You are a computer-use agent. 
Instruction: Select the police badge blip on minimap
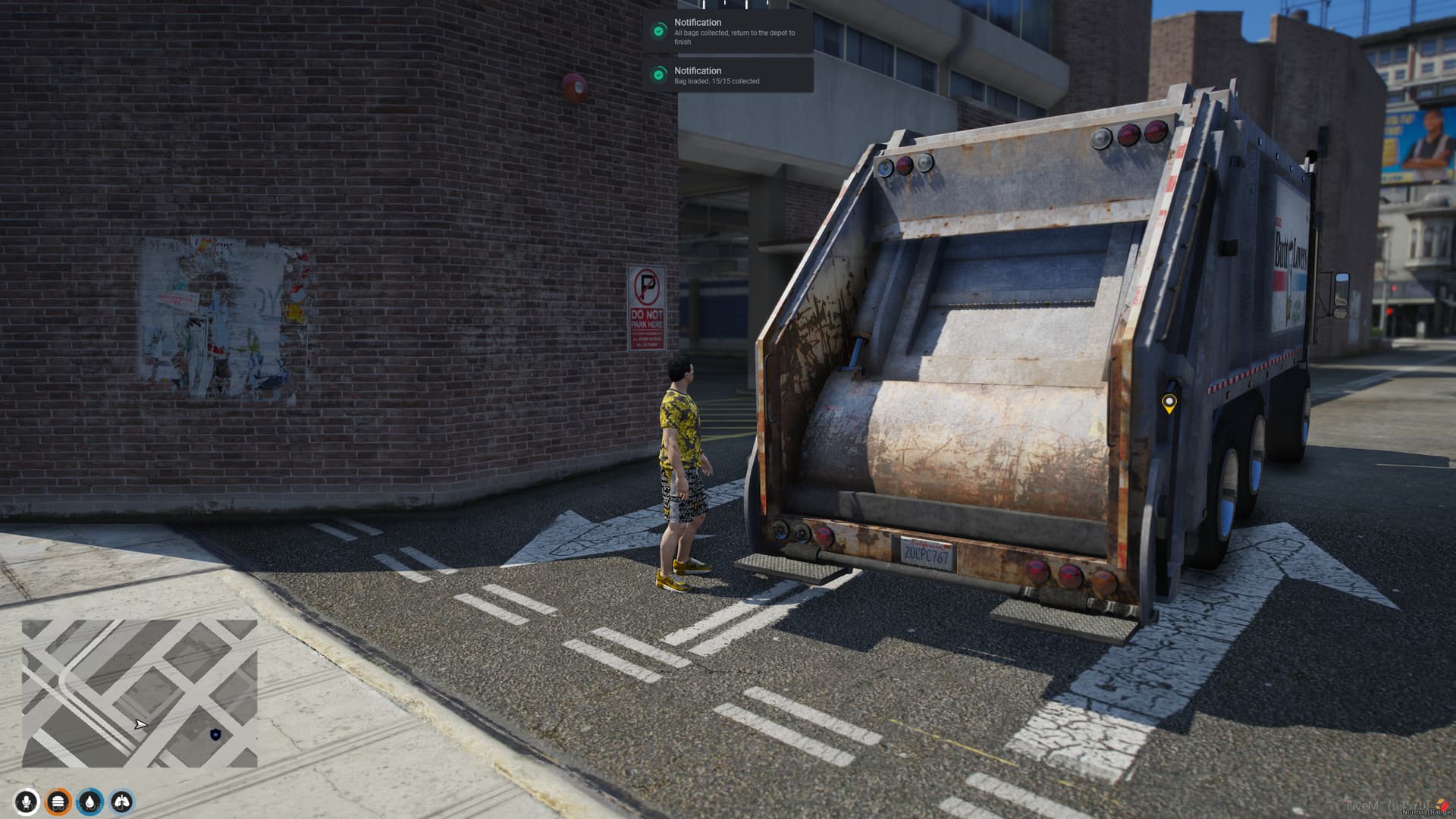coord(215,734)
